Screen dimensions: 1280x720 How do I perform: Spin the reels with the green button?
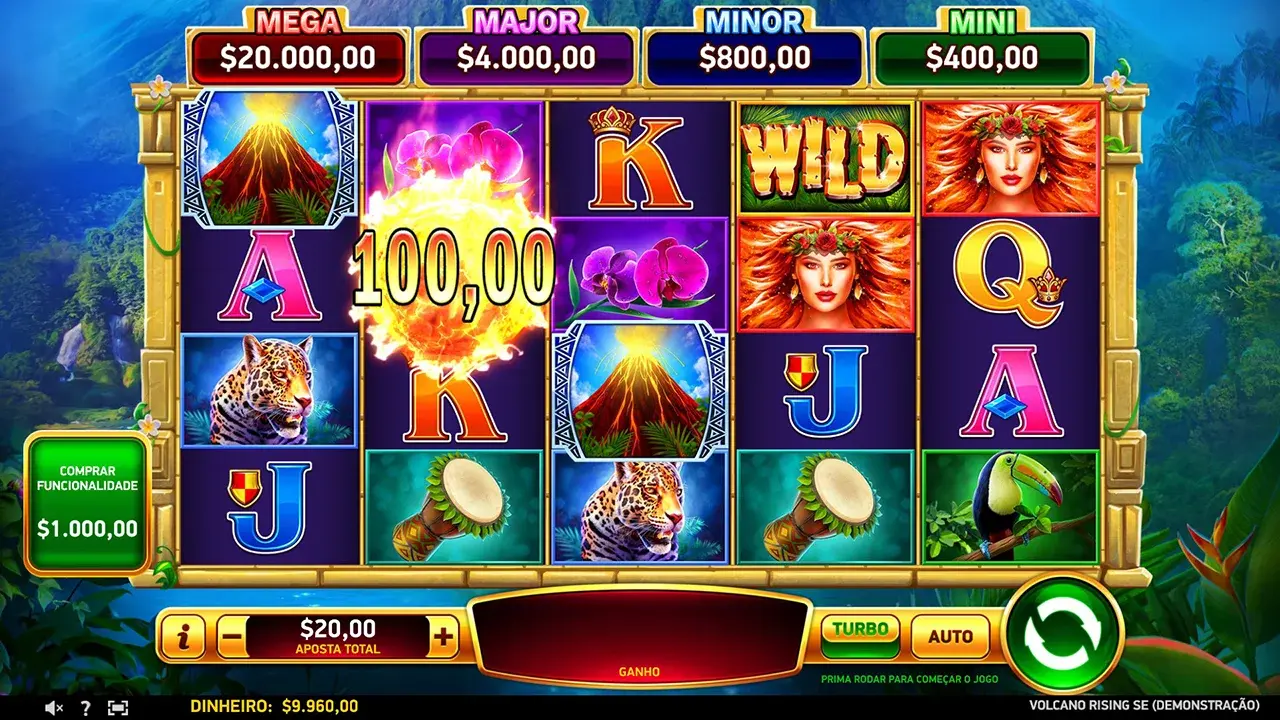[x=1062, y=635]
